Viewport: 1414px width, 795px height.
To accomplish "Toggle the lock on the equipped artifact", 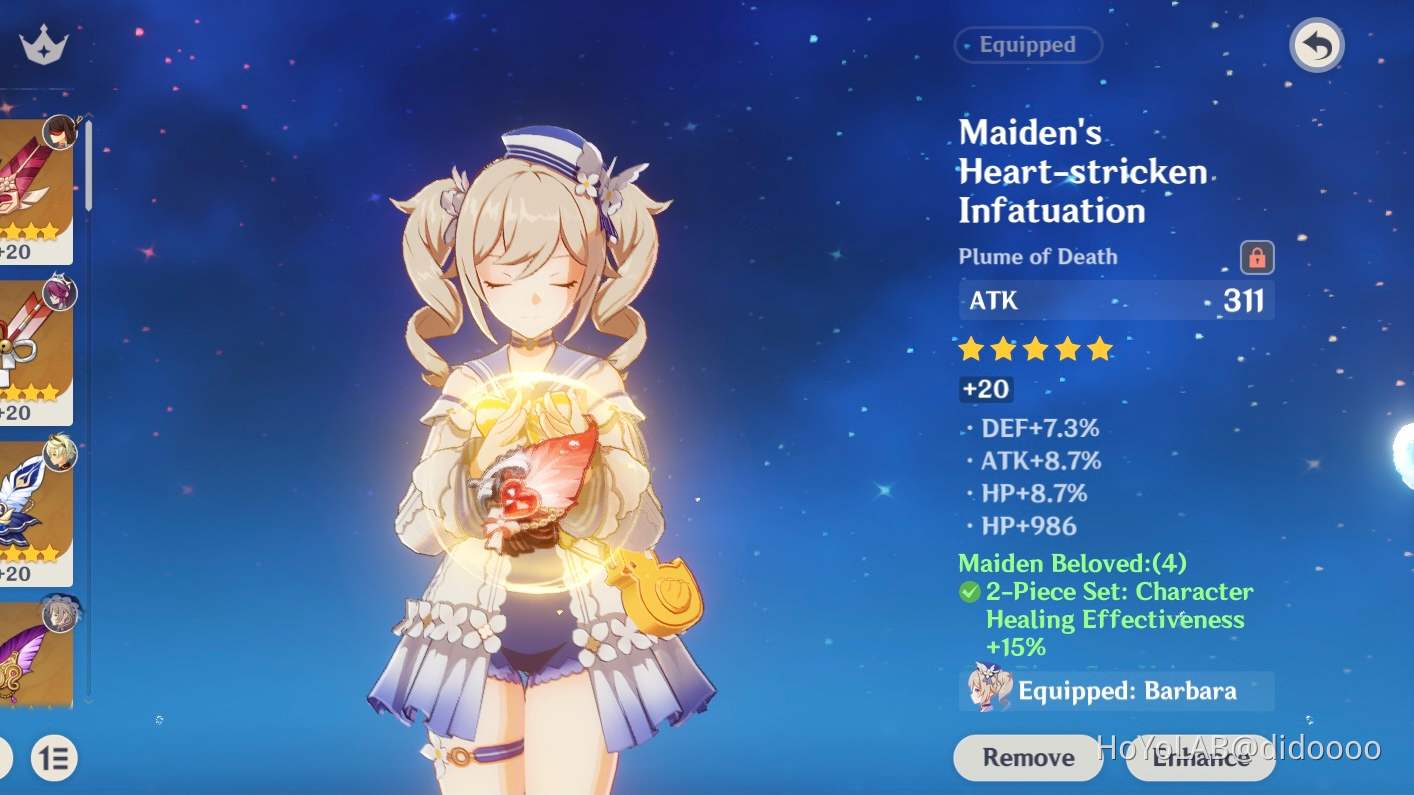I will [x=1256, y=257].
